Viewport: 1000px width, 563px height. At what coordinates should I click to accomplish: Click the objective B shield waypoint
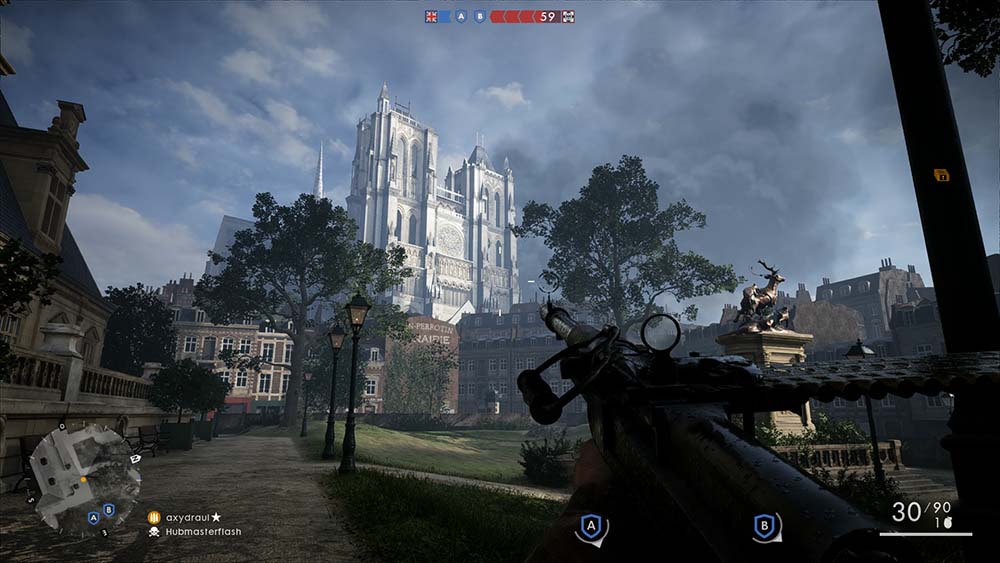[x=767, y=527]
